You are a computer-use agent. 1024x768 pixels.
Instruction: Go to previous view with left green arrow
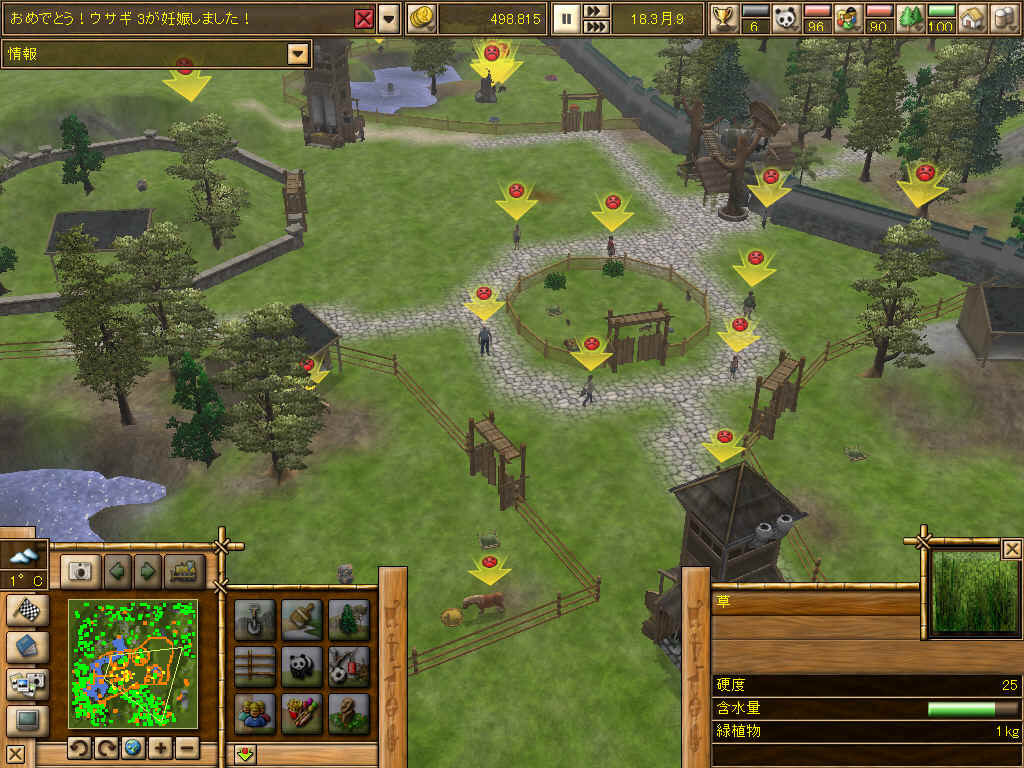[x=118, y=571]
